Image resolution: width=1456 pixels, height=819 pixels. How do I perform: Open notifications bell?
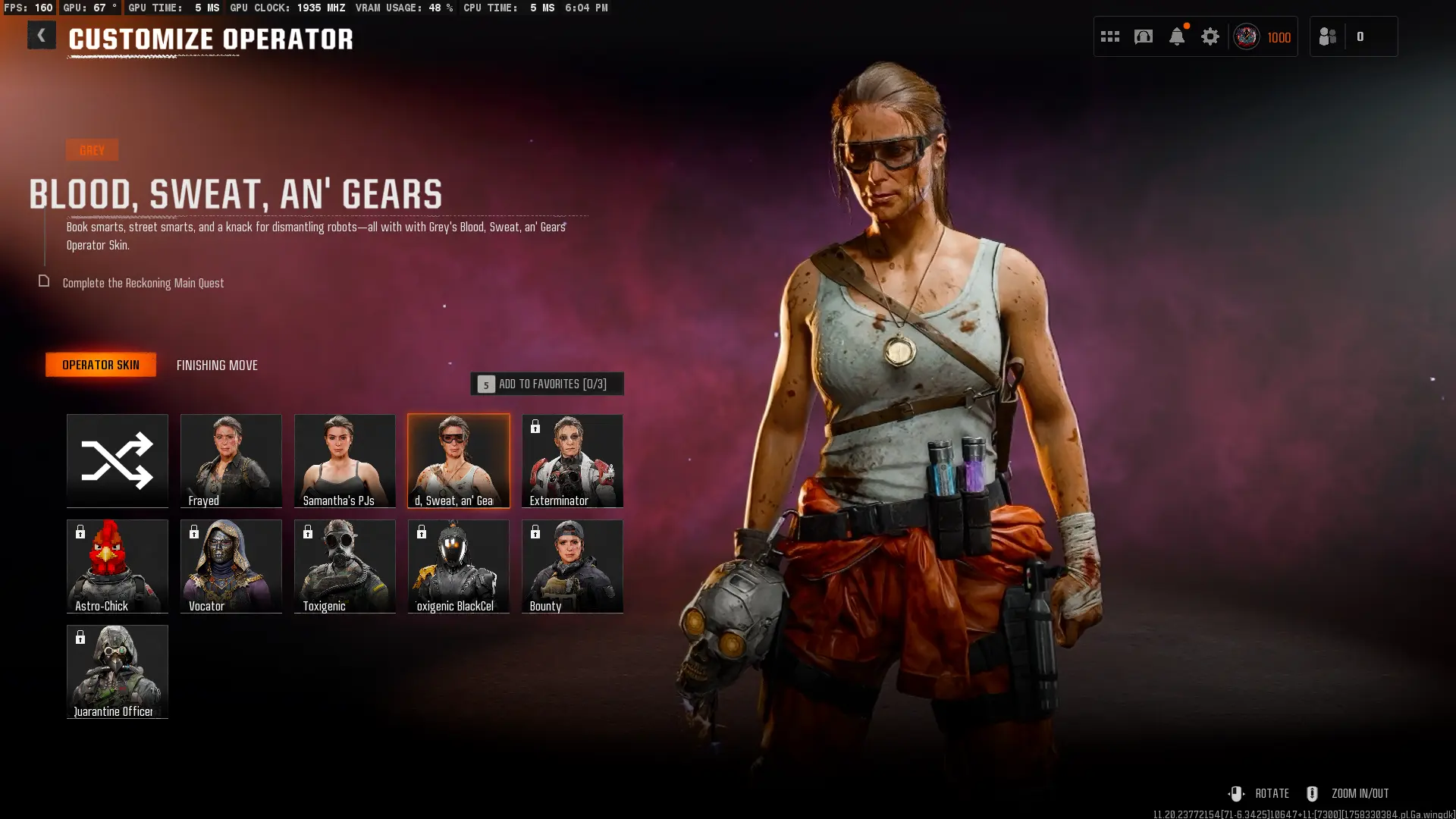(x=1177, y=36)
